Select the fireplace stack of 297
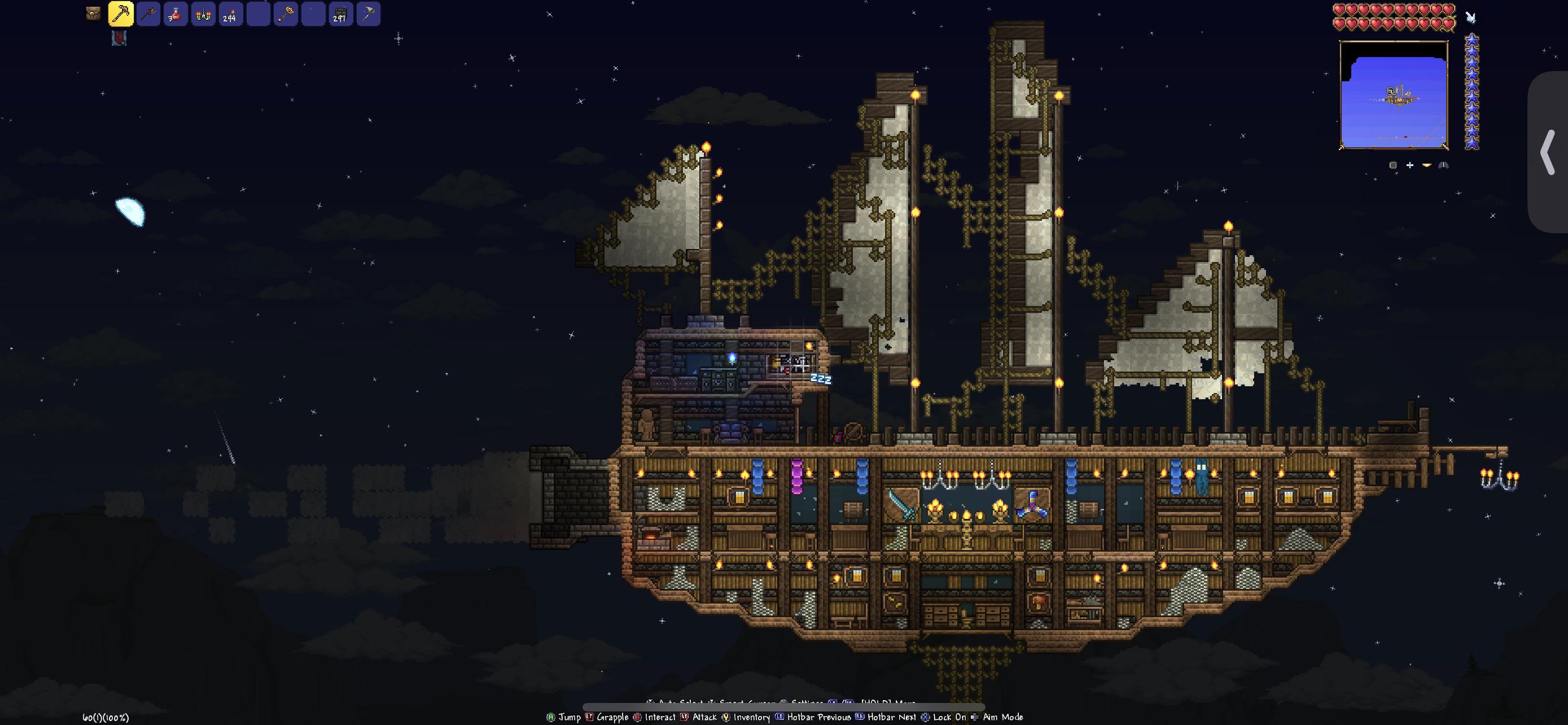Screen dimensions: 1568x725 (x=341, y=15)
